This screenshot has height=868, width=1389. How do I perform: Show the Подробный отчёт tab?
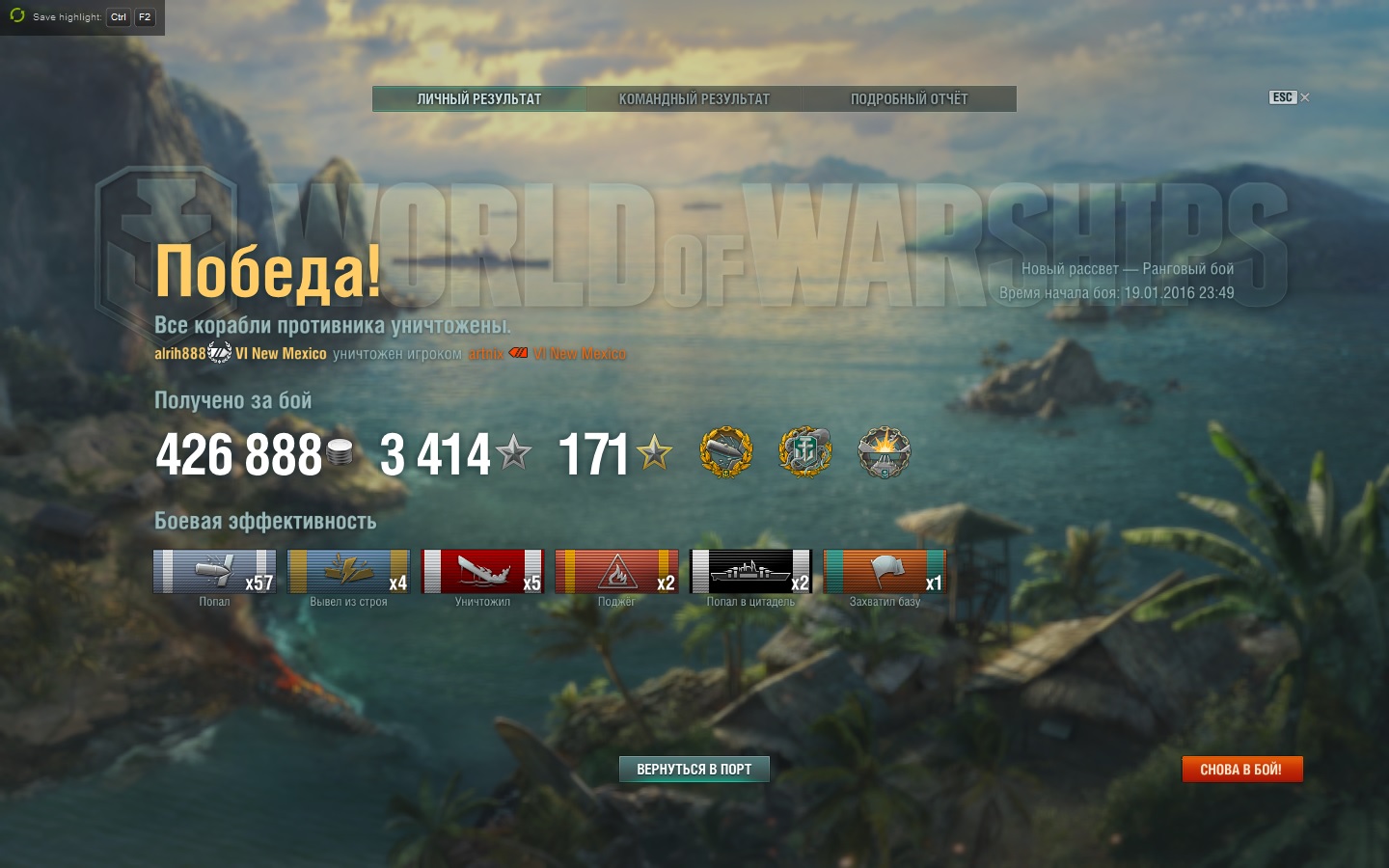coord(909,98)
